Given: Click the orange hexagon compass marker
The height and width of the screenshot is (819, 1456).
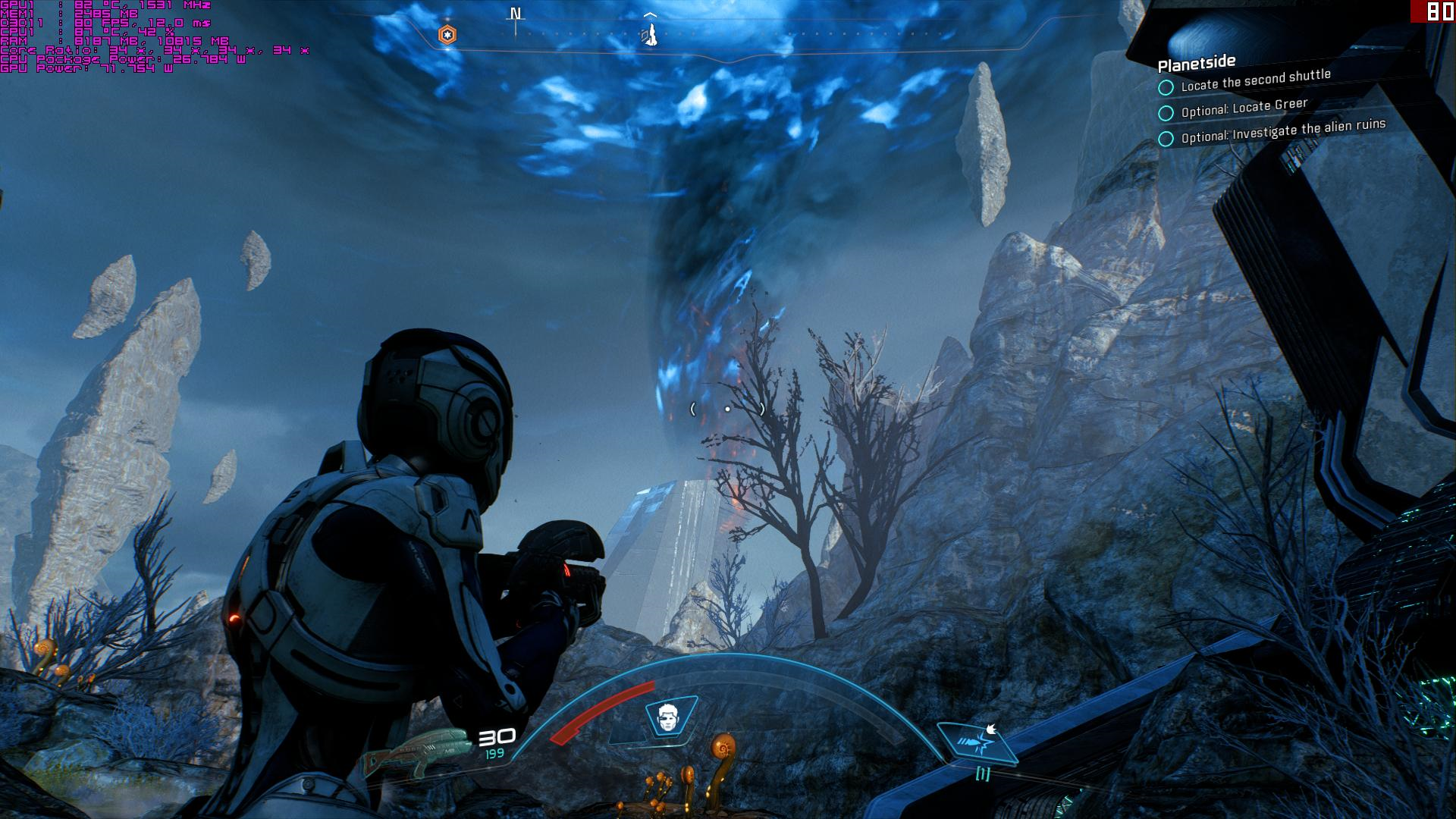Looking at the screenshot, I should [447, 34].
